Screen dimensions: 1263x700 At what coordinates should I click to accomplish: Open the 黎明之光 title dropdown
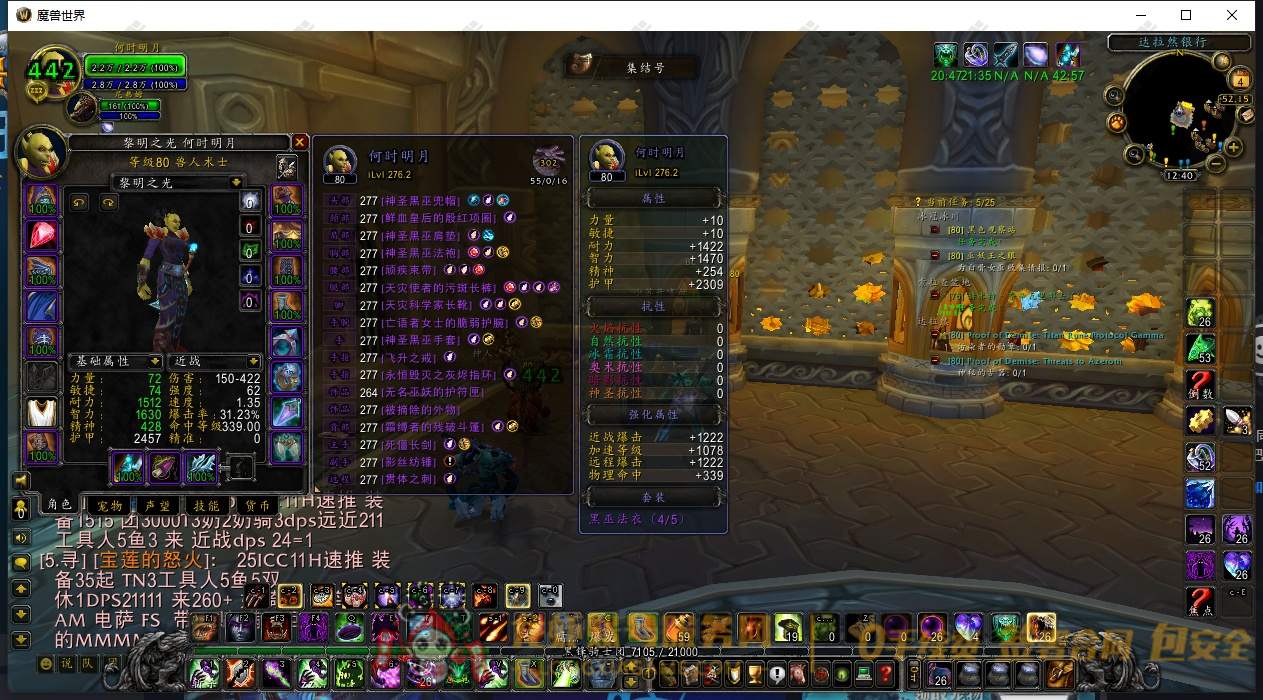(236, 182)
